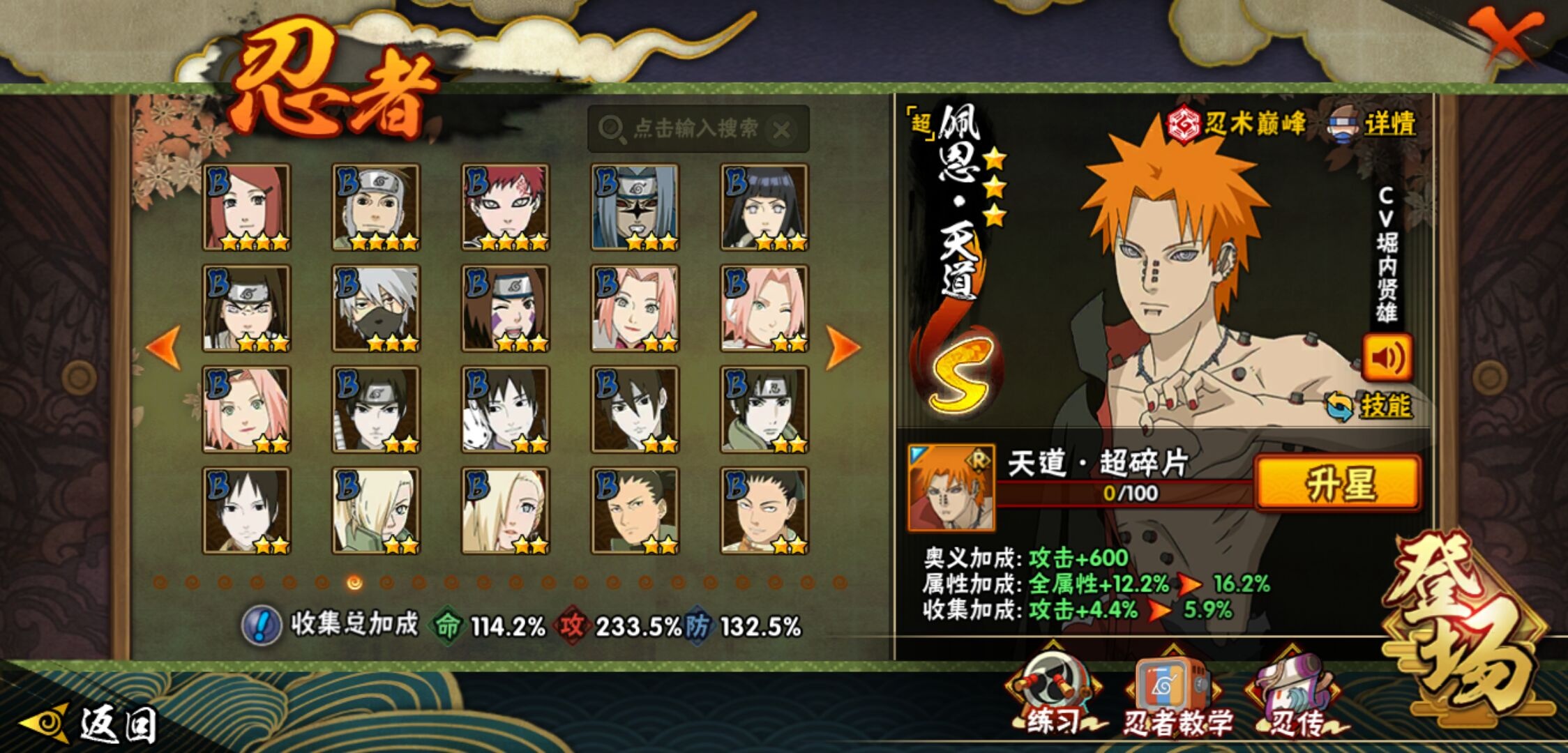Switch to the 技能 skills view
This screenshot has width=1568, height=753.
pyautogui.click(x=1370, y=406)
